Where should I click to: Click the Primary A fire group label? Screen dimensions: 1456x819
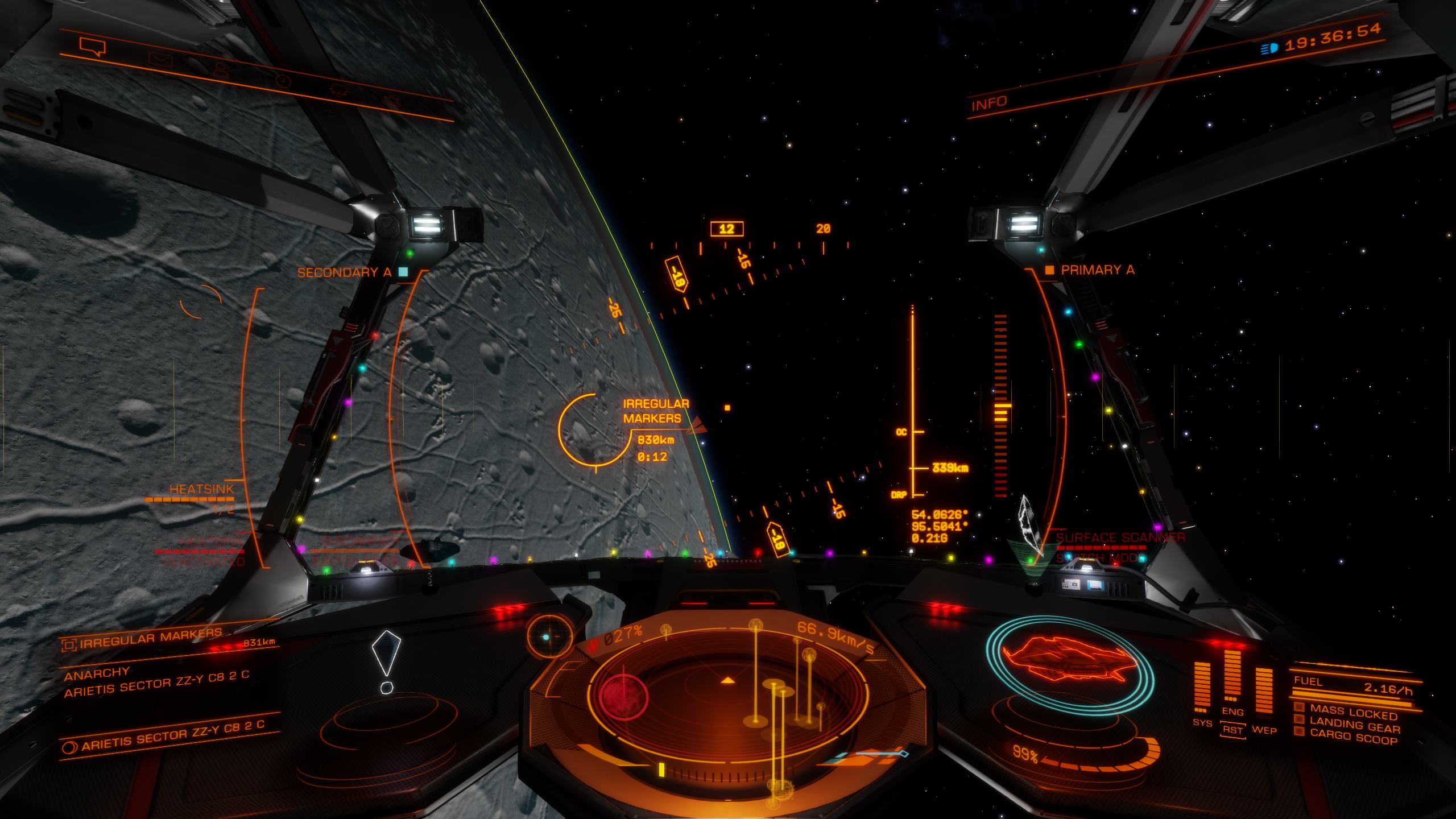1097,270
